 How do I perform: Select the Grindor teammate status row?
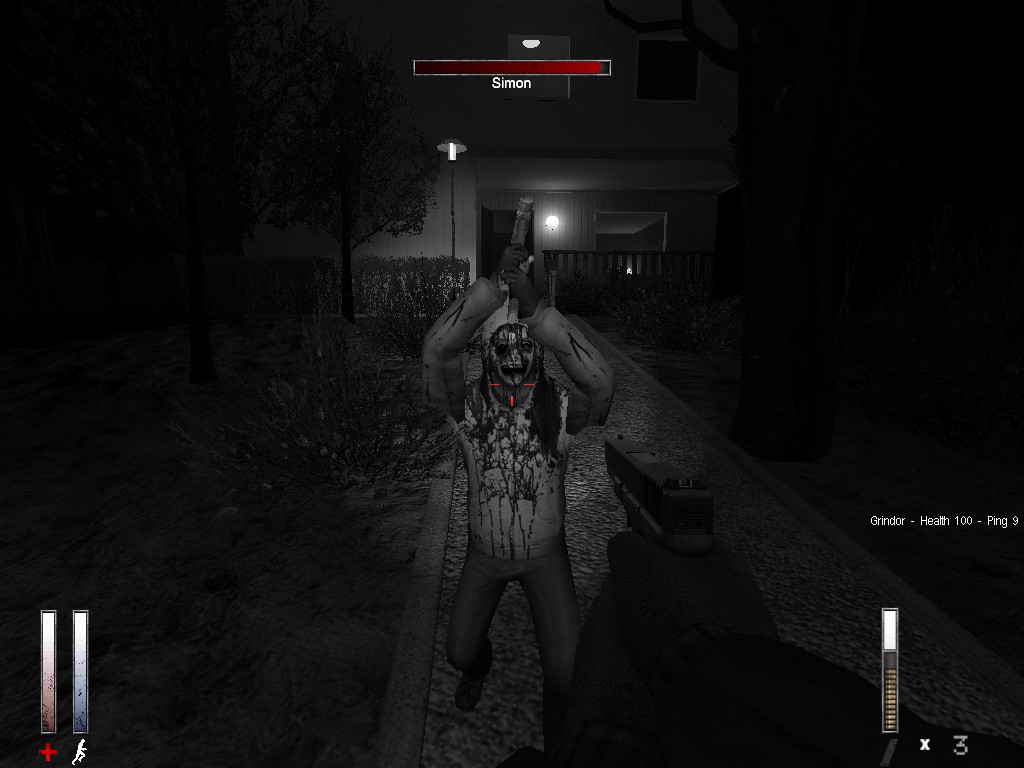[x=944, y=521]
